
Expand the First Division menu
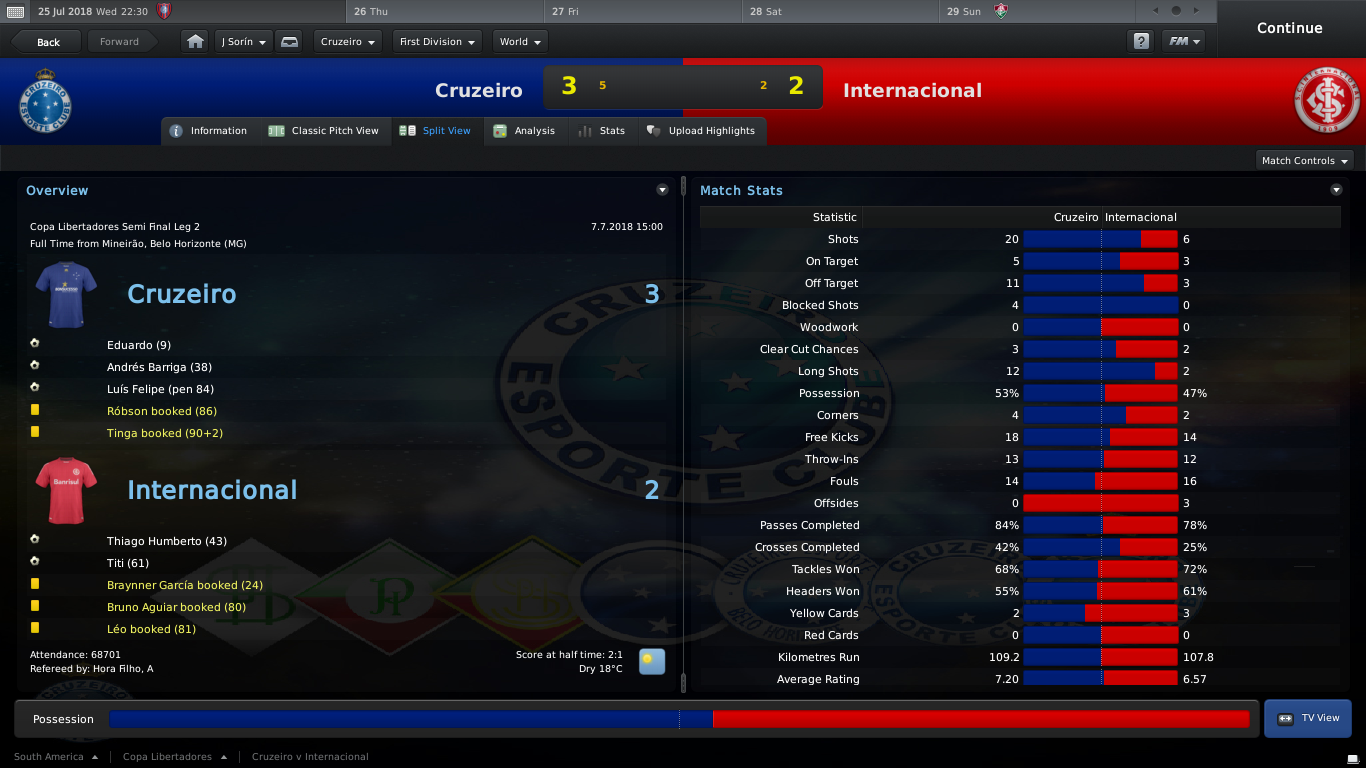tap(436, 42)
